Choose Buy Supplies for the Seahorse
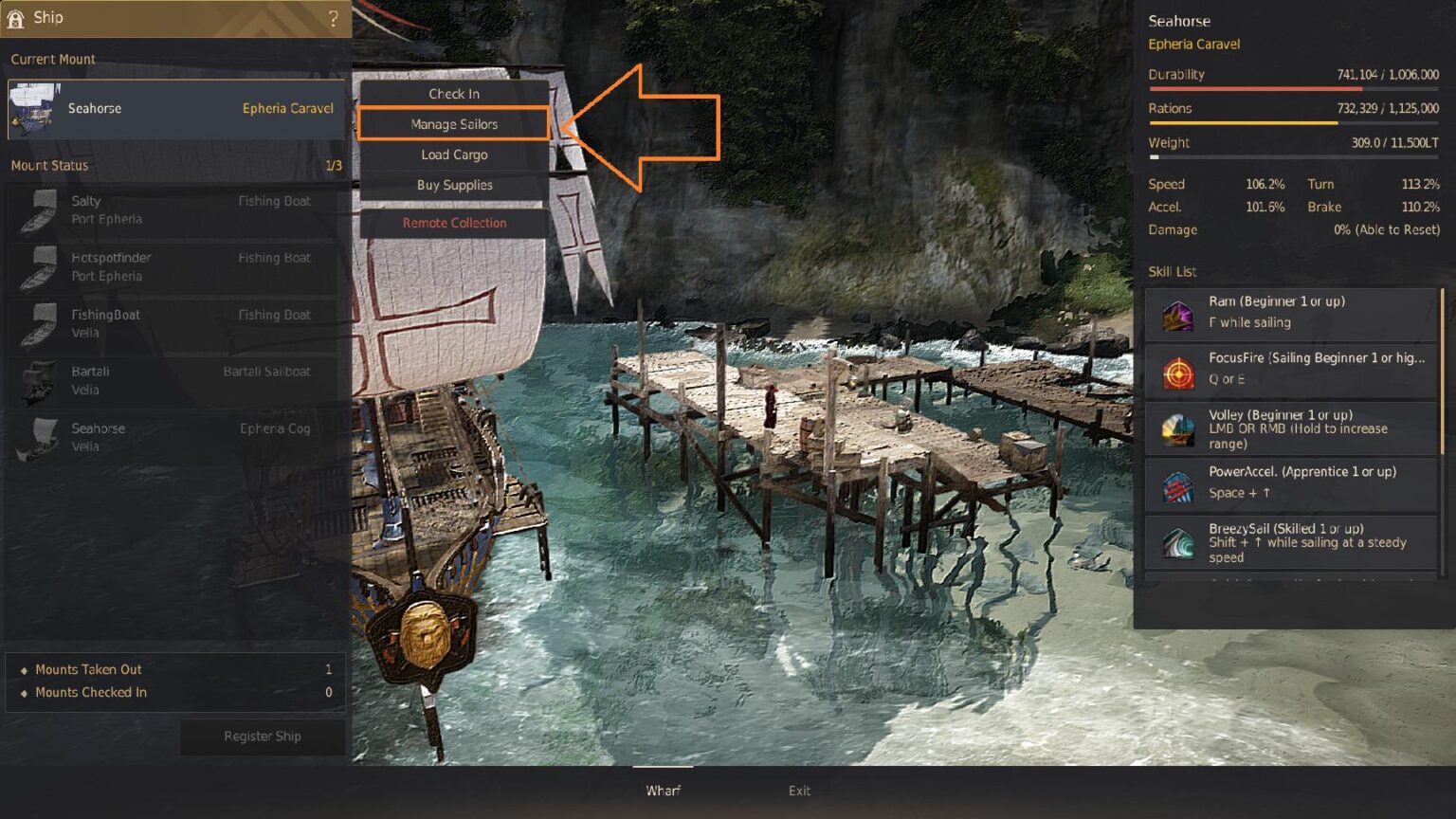Screen dimensions: 1456x819 click(x=453, y=185)
